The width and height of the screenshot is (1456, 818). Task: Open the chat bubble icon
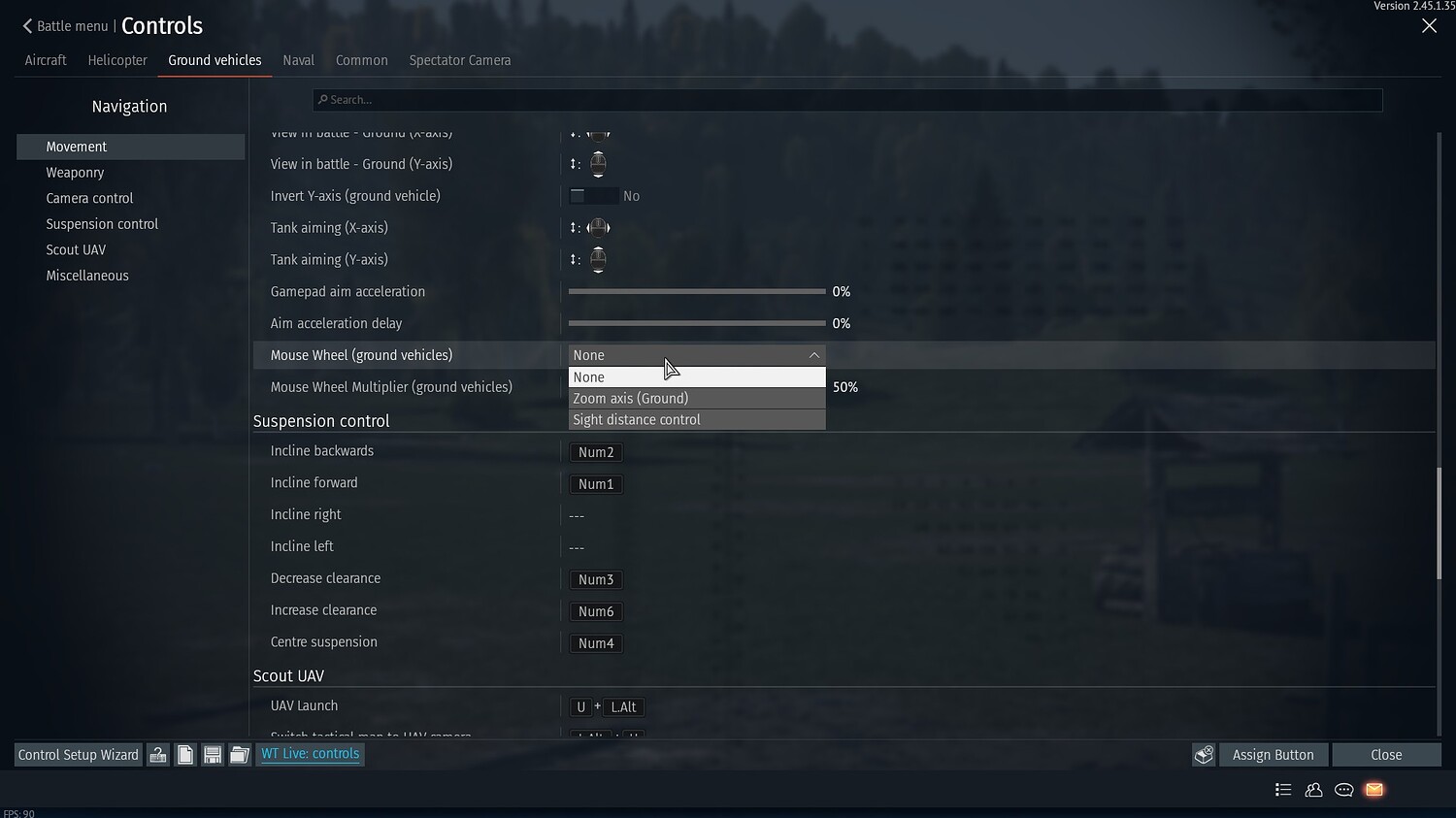(x=1343, y=790)
